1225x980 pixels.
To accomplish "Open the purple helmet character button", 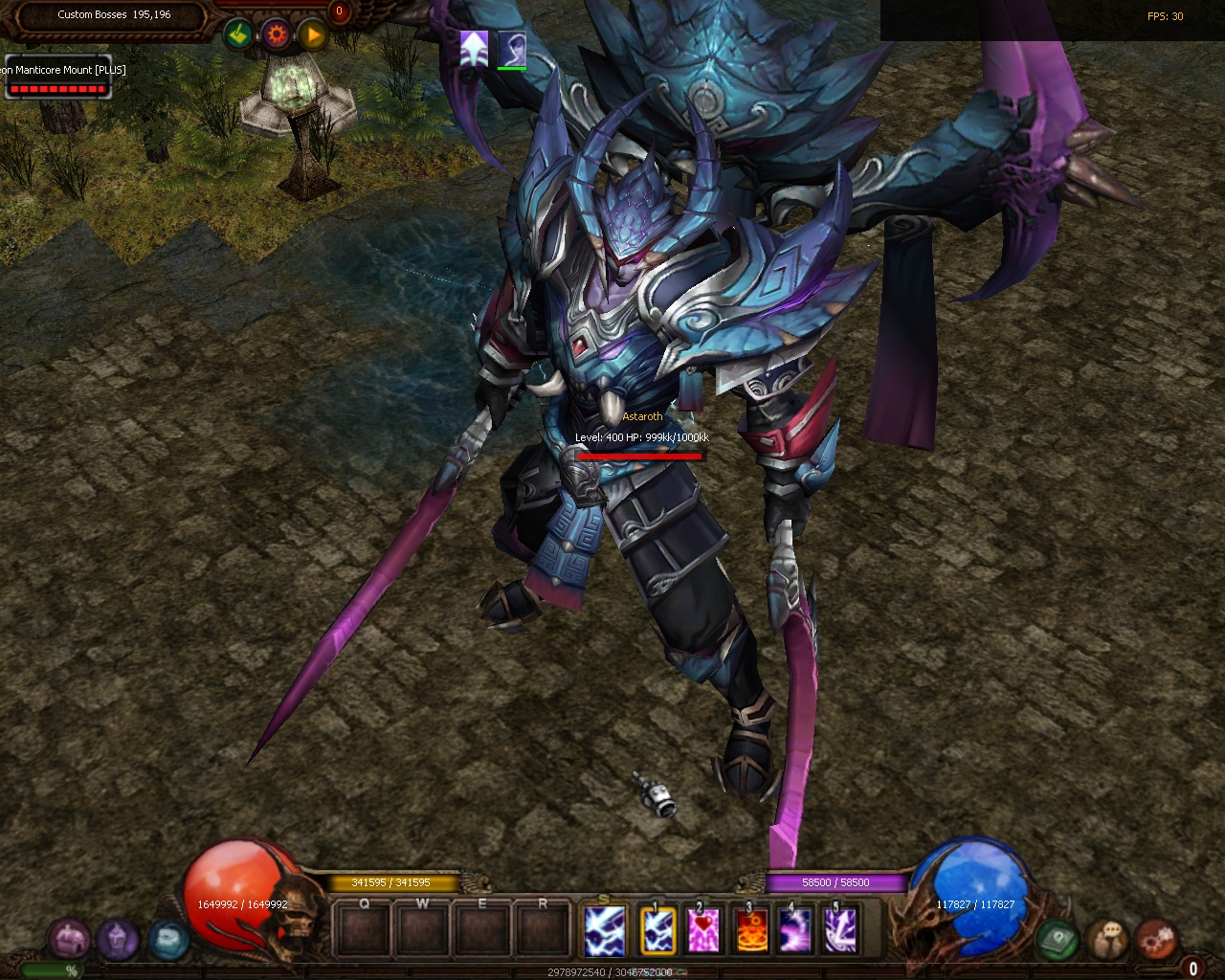I will coord(119,939).
